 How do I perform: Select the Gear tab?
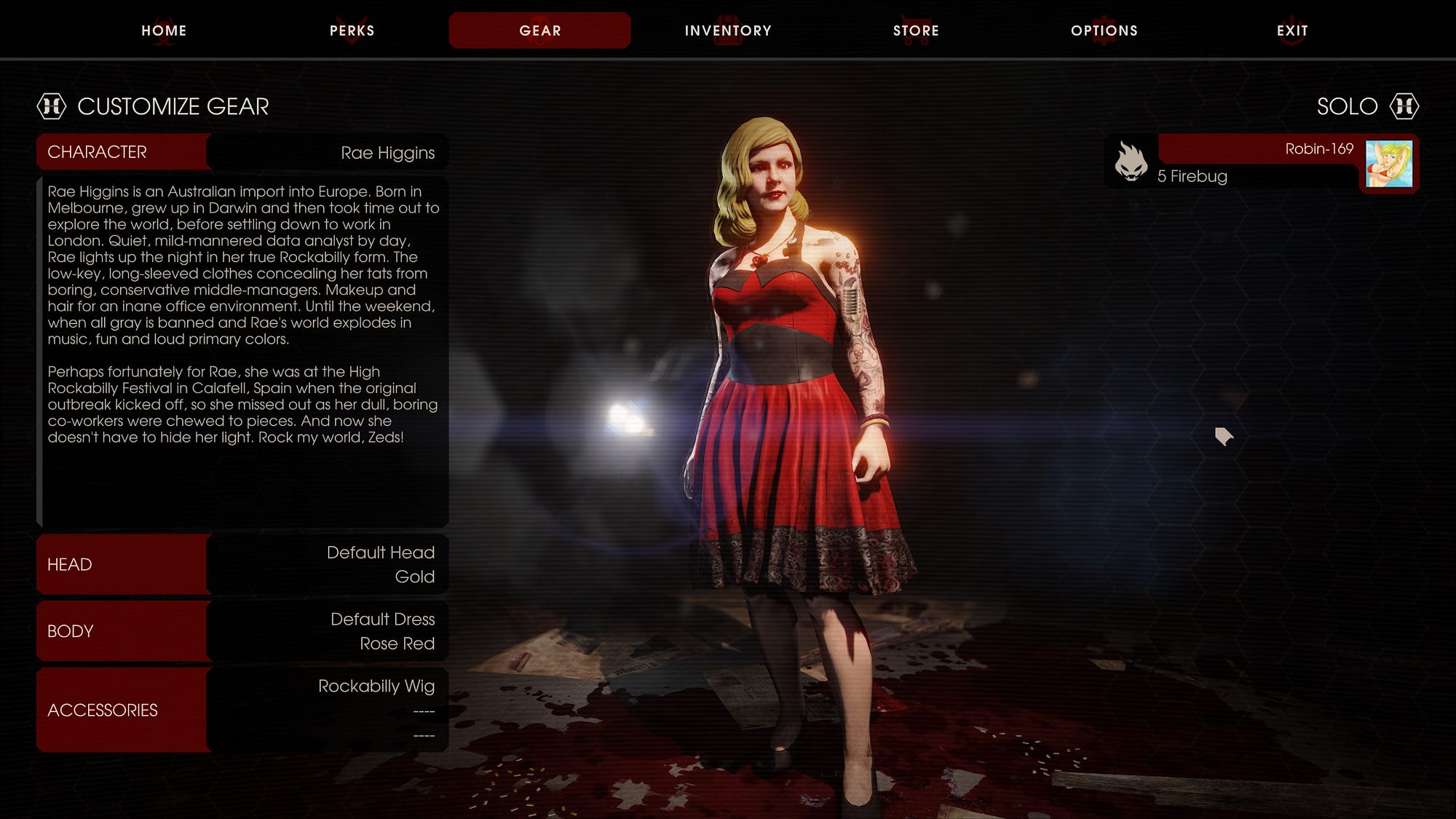[x=539, y=31]
